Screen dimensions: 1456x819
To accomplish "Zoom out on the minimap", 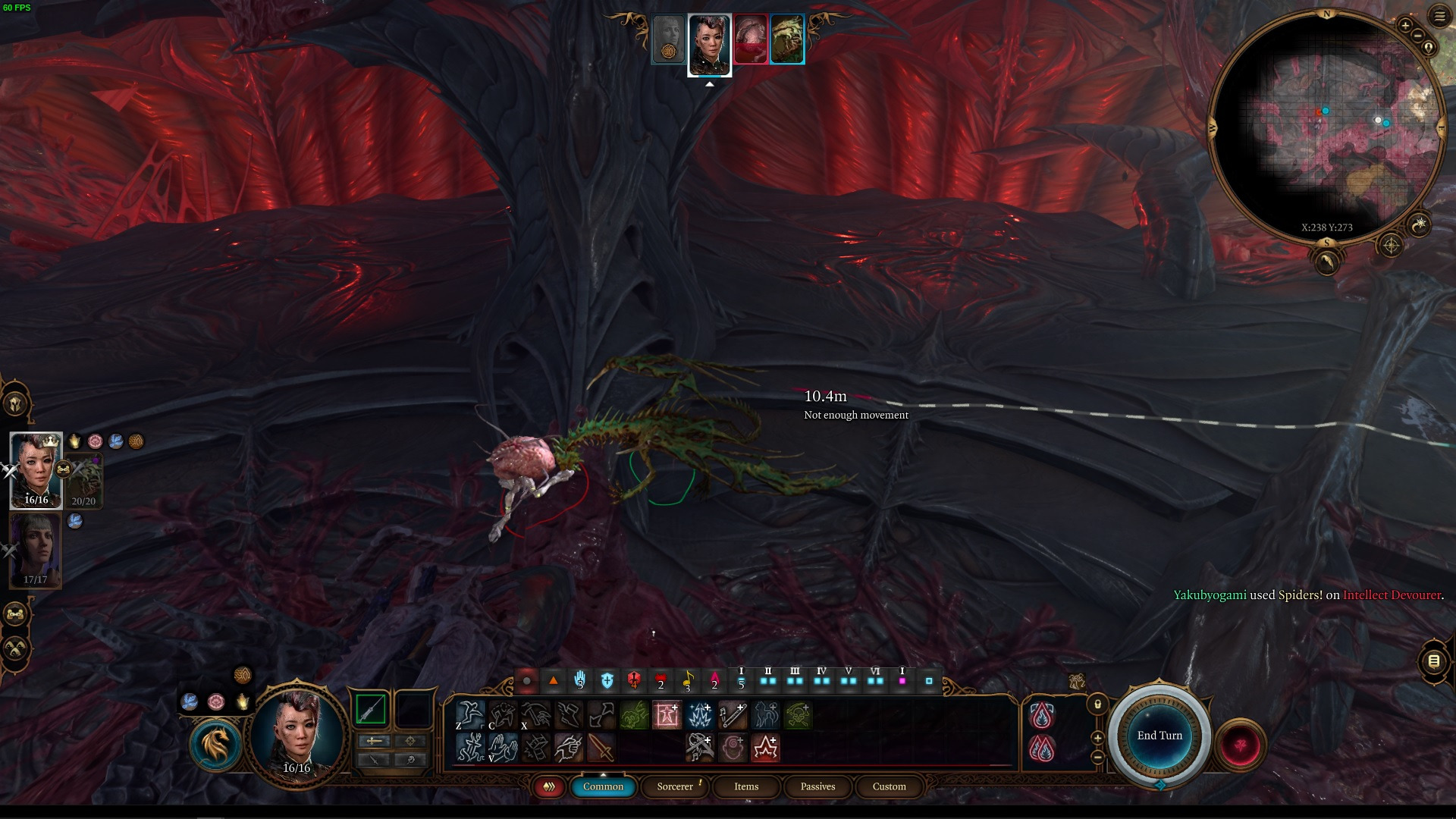I will tap(1417, 36).
